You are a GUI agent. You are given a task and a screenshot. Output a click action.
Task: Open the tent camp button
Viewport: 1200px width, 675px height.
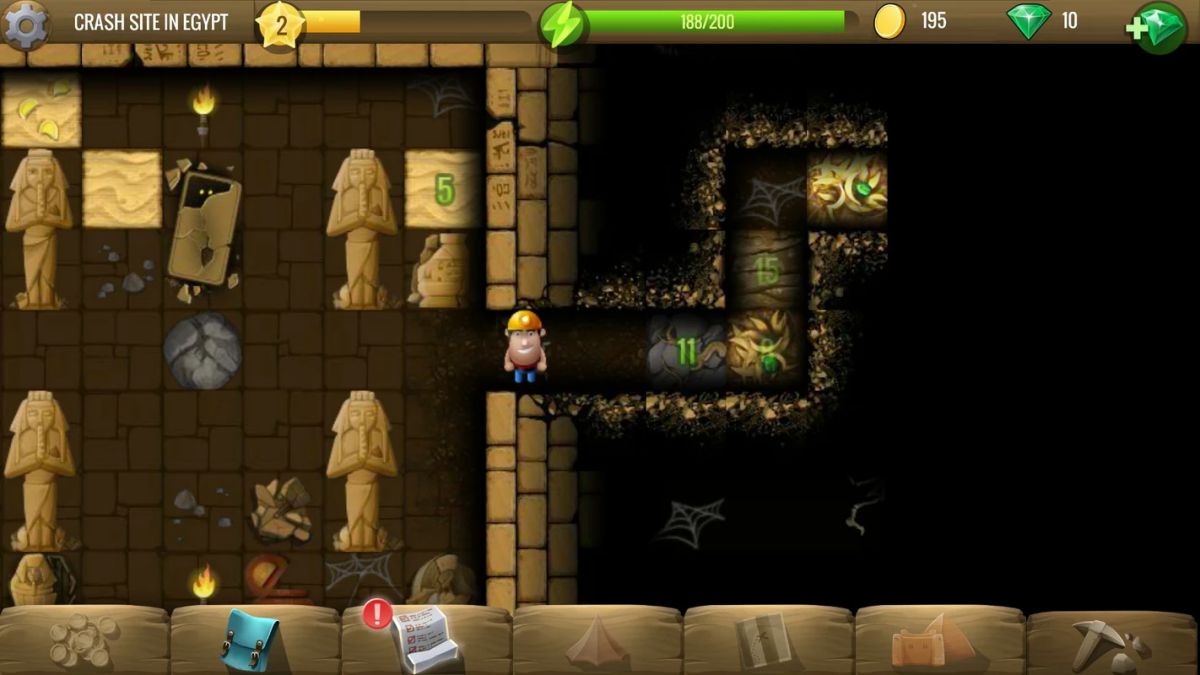(x=597, y=641)
